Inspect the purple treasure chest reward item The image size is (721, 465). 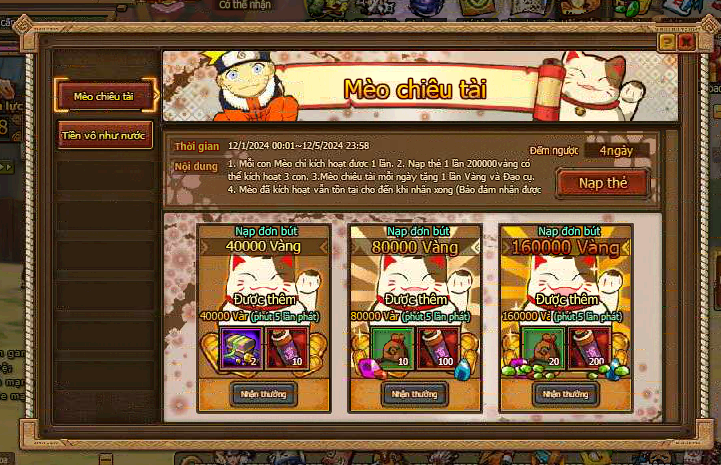[x=240, y=346]
